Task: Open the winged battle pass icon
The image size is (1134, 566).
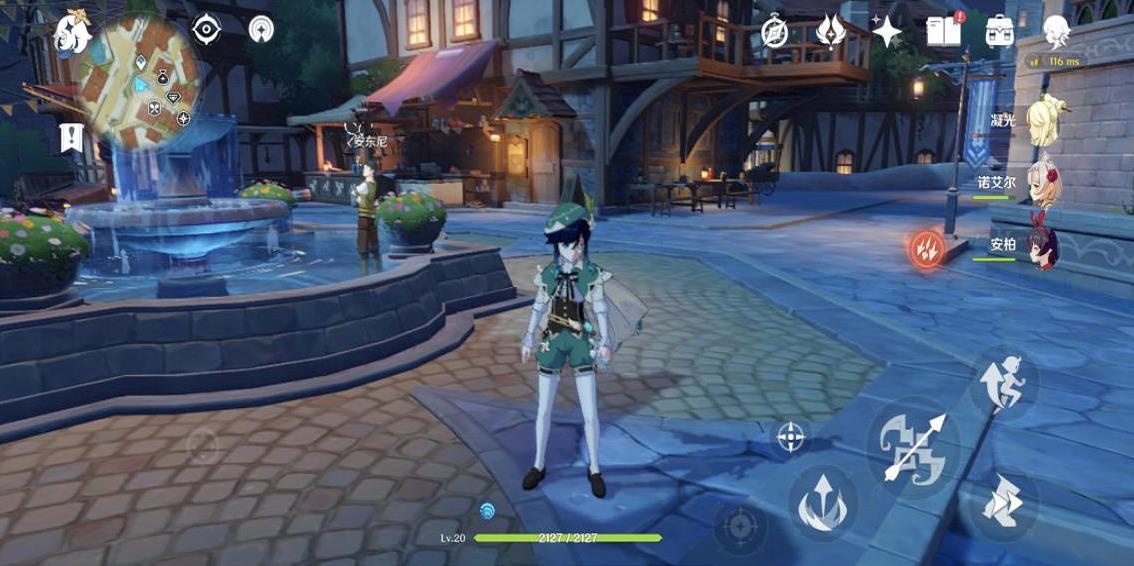Action: tap(831, 32)
